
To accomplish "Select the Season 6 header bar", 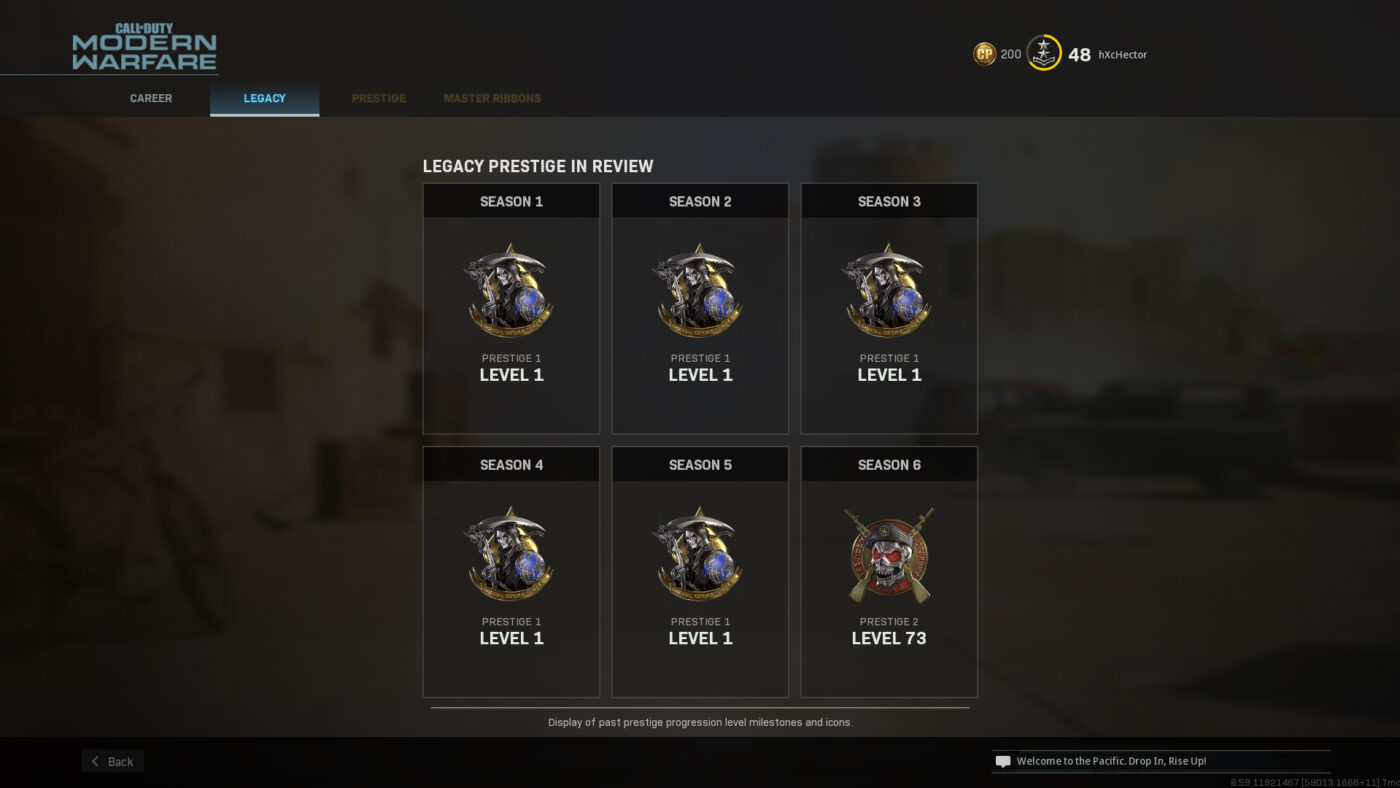I will point(889,464).
